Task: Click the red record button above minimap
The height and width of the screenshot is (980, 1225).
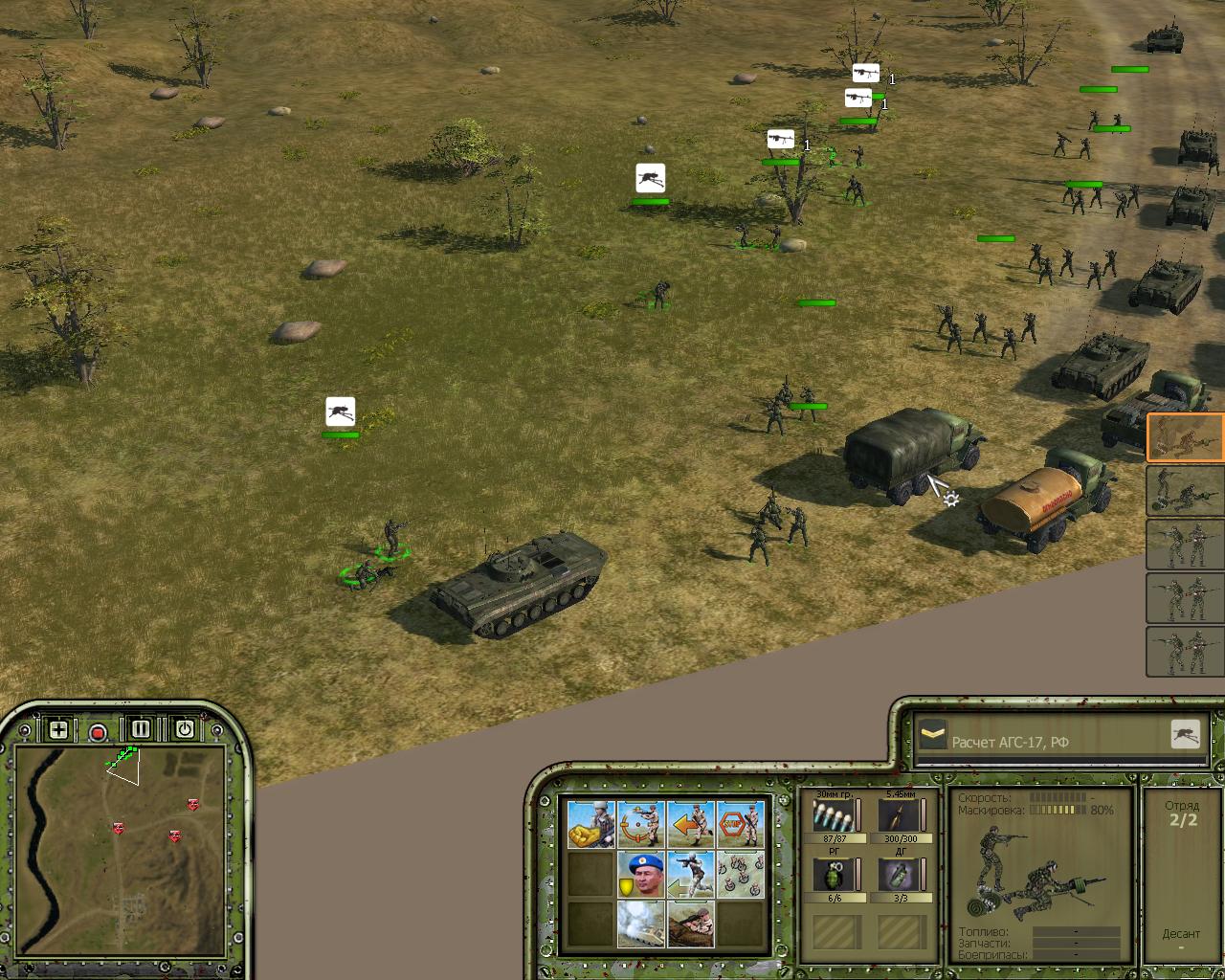Action: [x=98, y=733]
